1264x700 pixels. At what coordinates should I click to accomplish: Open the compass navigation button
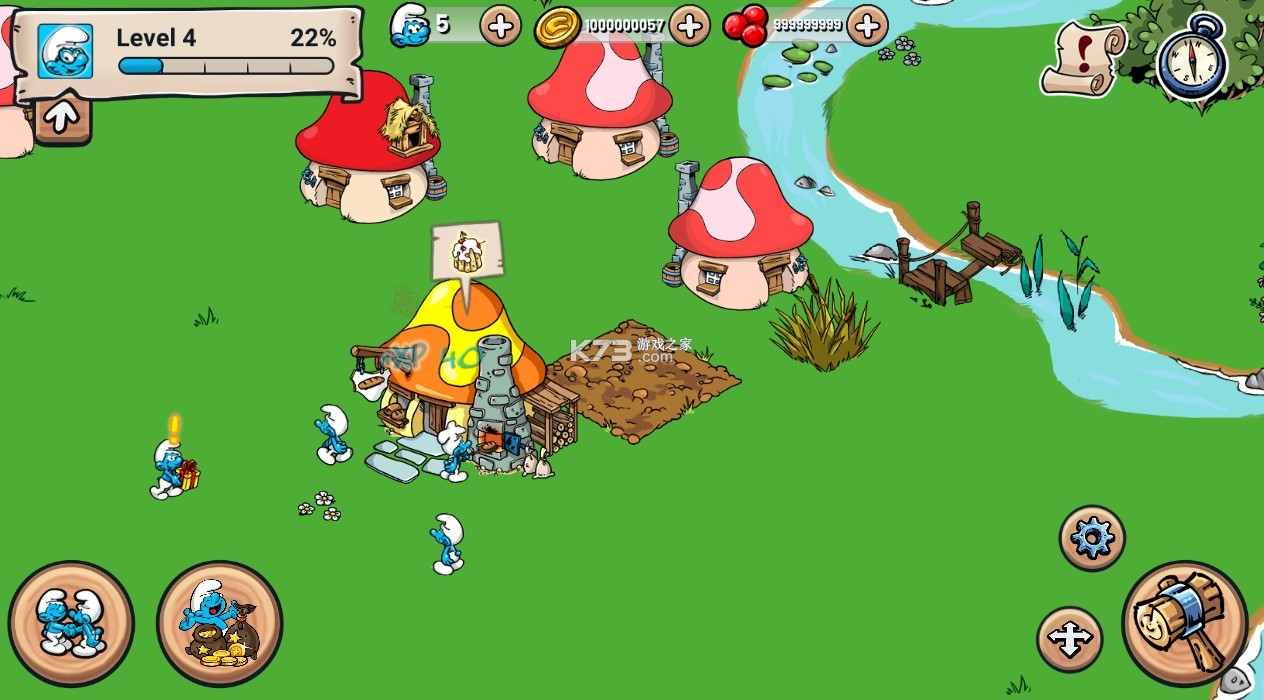coord(1191,57)
